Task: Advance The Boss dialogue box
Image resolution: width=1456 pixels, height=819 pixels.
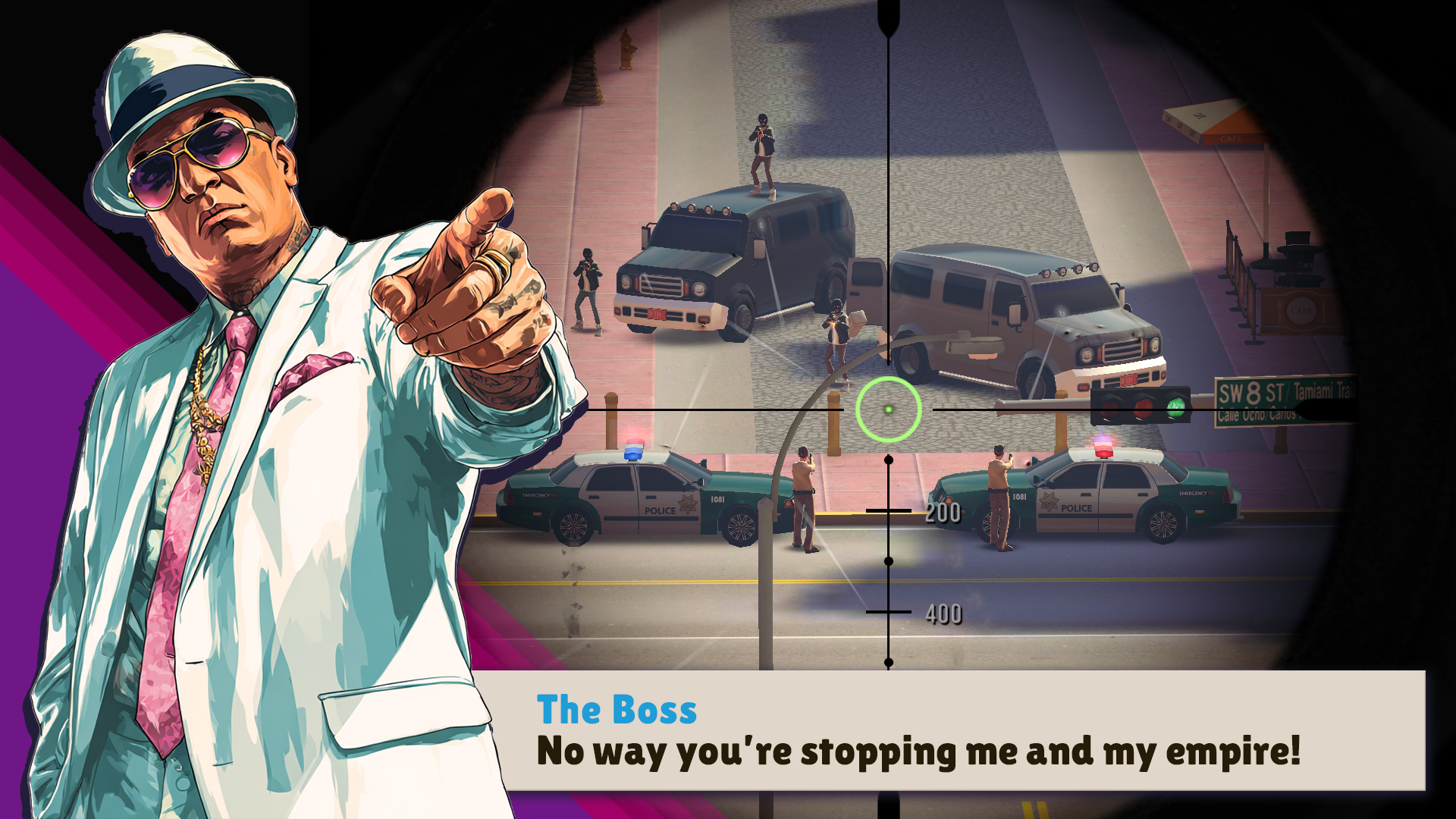Action: [948, 730]
